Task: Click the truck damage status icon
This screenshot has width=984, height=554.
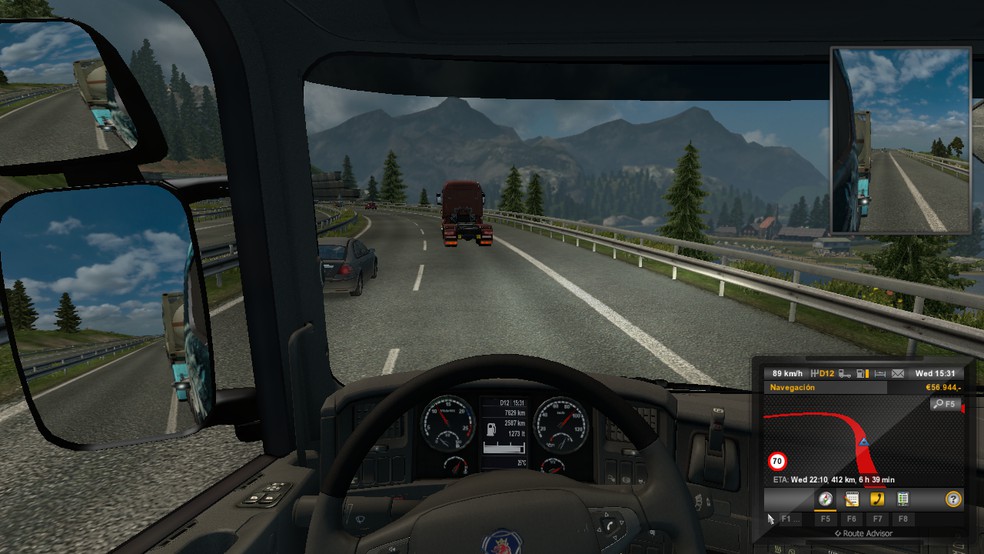Action: [846, 373]
